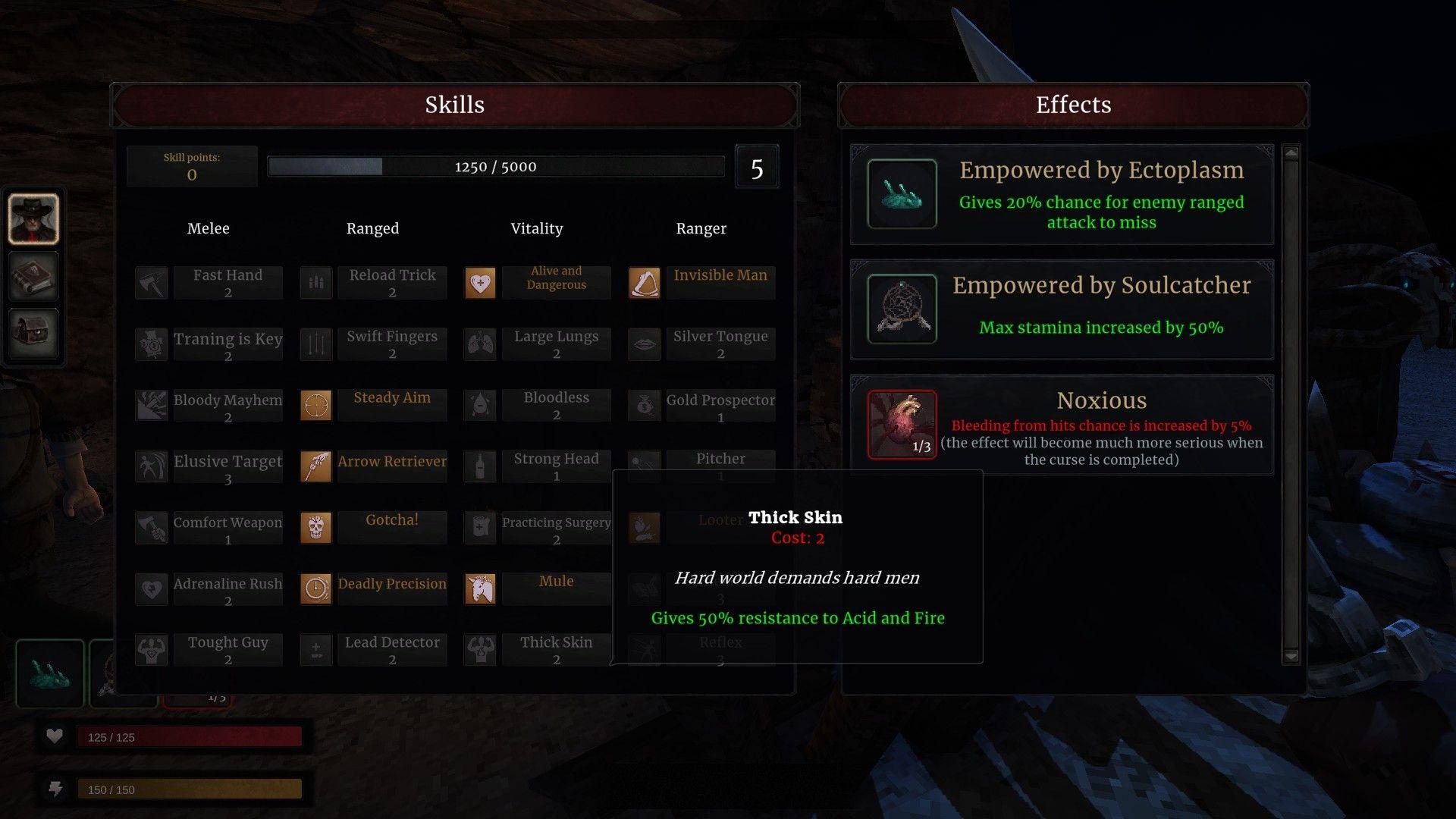Select the Invisible Man skill
The image size is (1456, 819).
tap(720, 275)
